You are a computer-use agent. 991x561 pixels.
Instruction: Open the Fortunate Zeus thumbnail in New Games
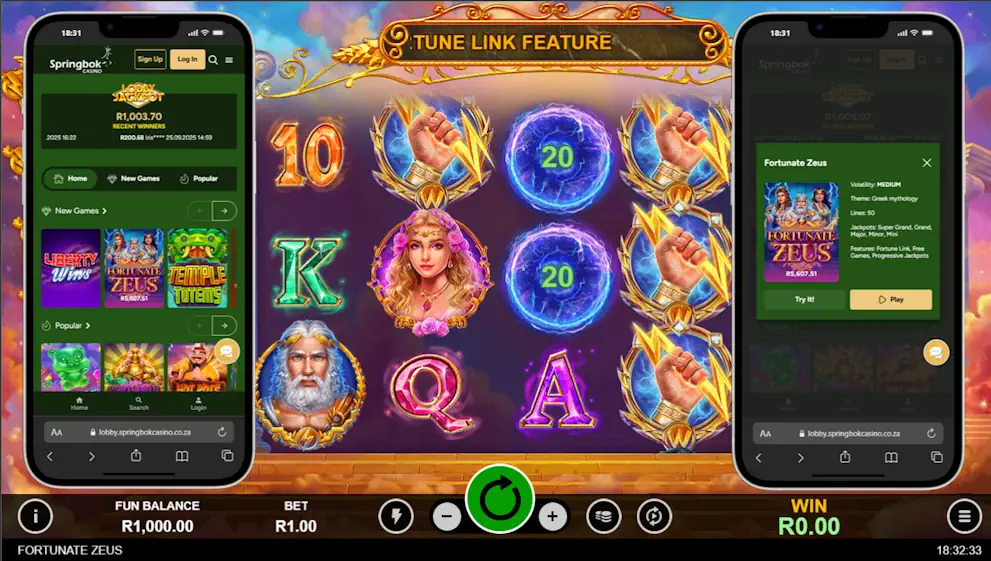[x=134, y=268]
